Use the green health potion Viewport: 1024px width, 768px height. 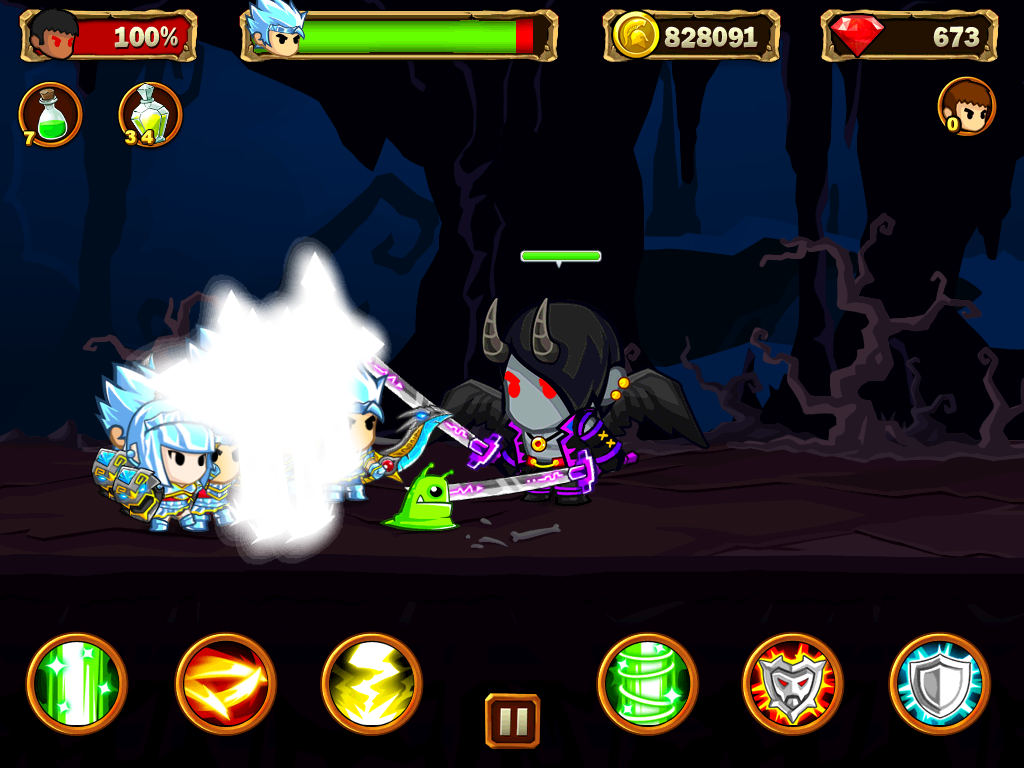tap(51, 115)
